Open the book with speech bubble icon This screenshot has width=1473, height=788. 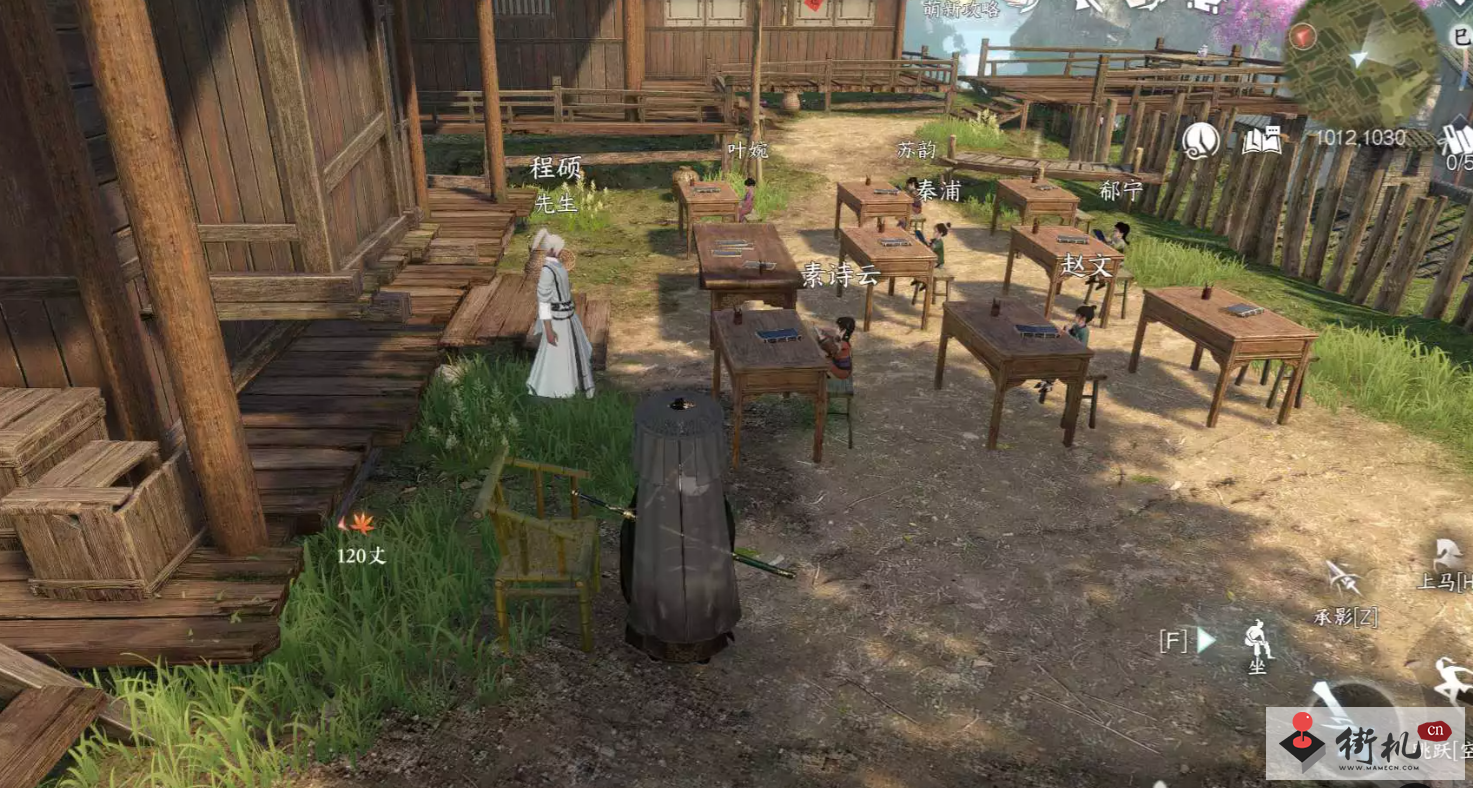tap(1262, 141)
